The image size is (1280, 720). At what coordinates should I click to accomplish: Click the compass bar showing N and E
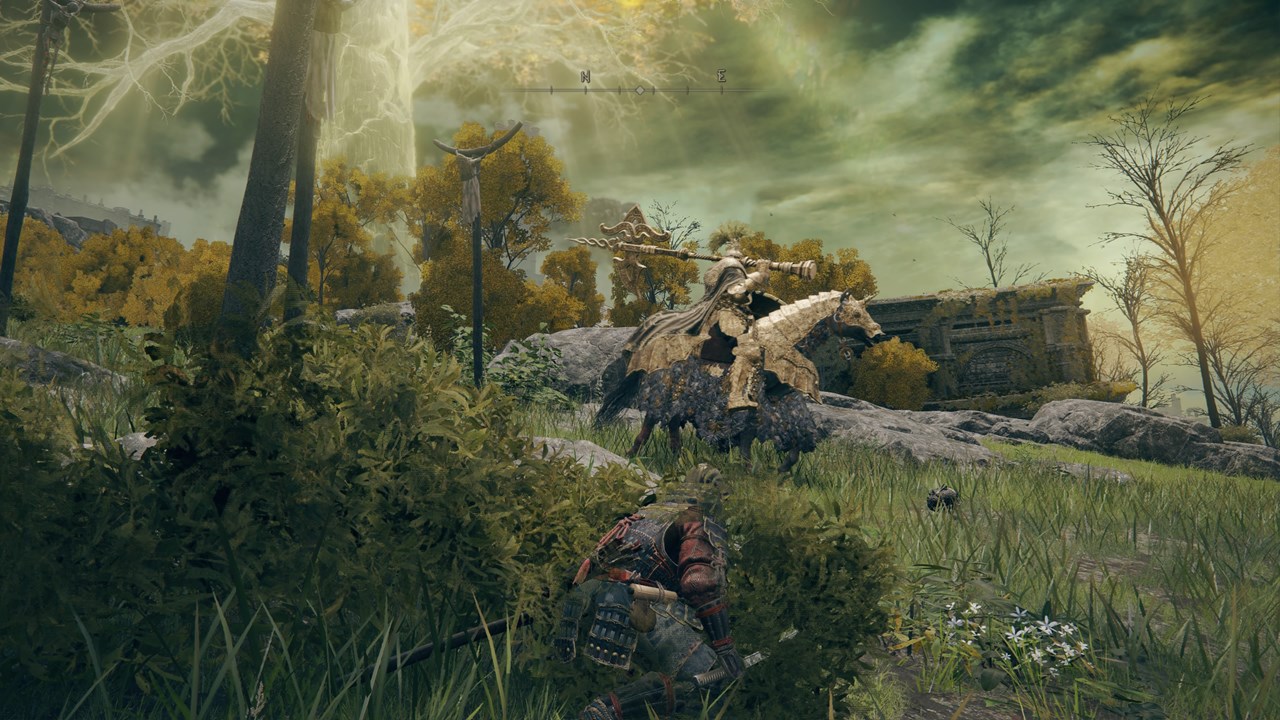640,88
